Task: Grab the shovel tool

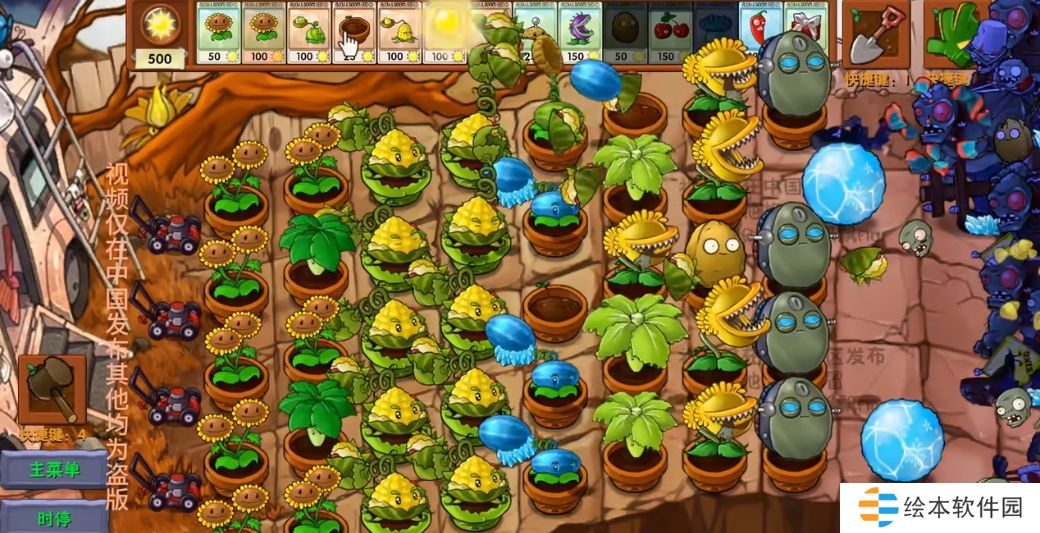Action: pyautogui.click(x=876, y=34)
